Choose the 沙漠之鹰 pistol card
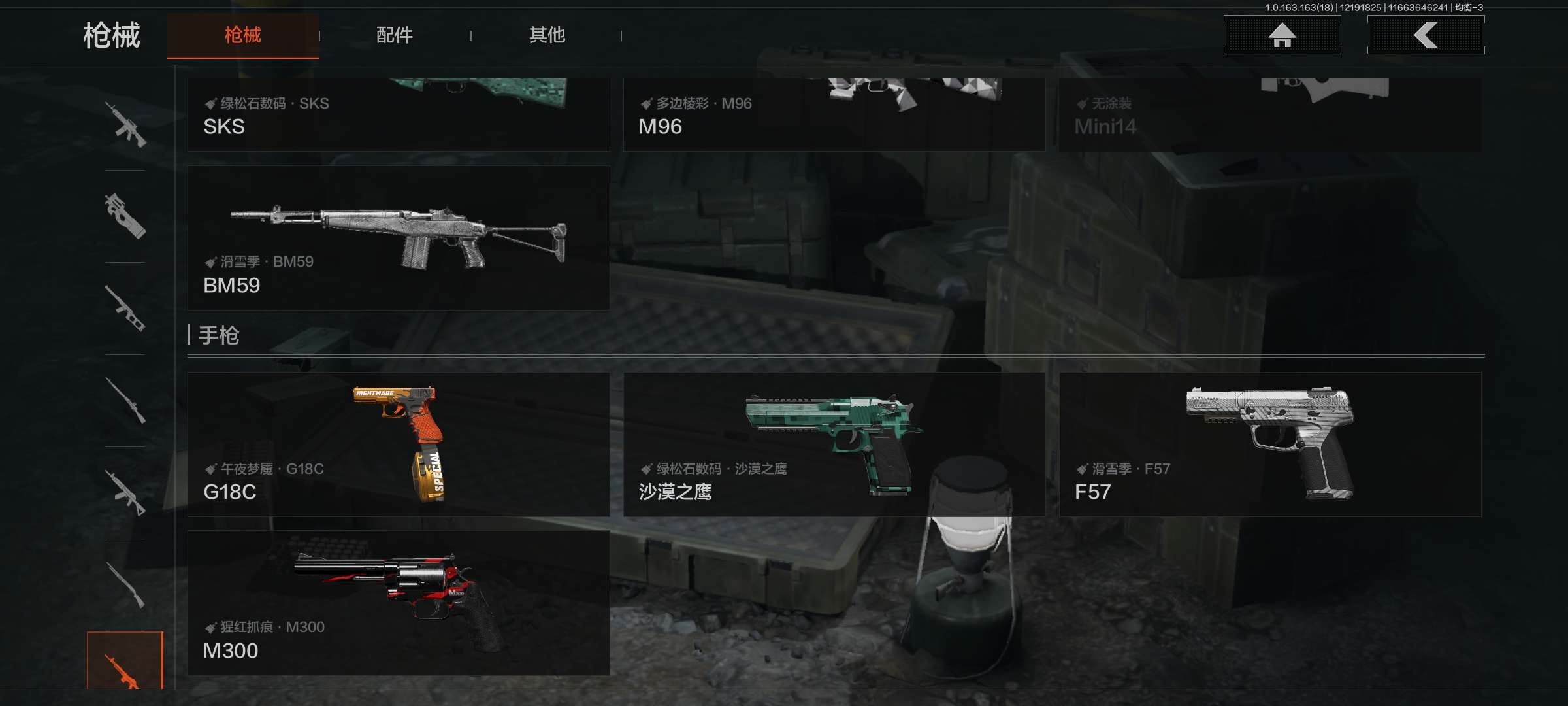This screenshot has height=706, width=1568. coord(834,445)
